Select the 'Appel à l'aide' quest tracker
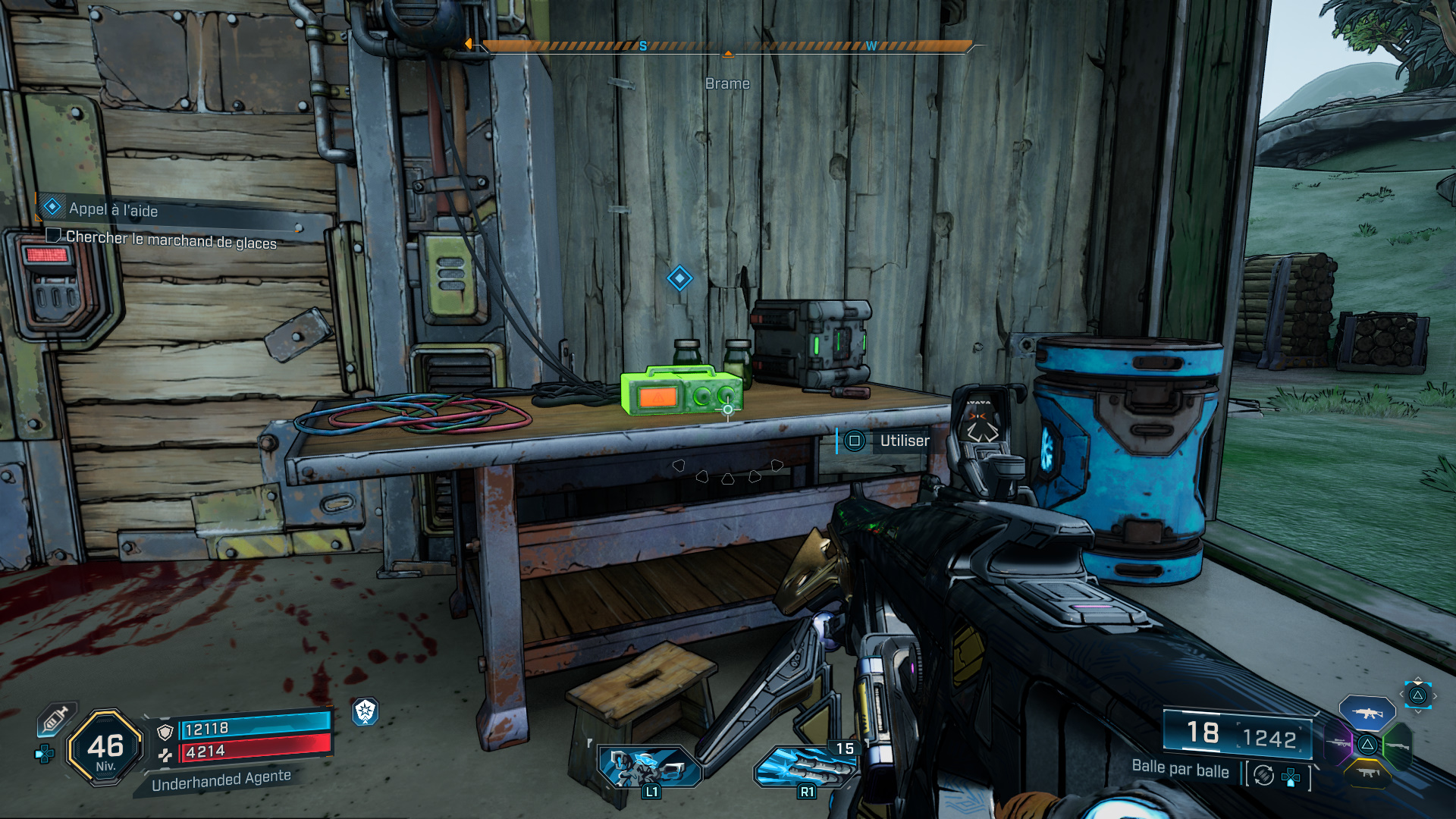This screenshot has width=1456, height=819. [114, 209]
